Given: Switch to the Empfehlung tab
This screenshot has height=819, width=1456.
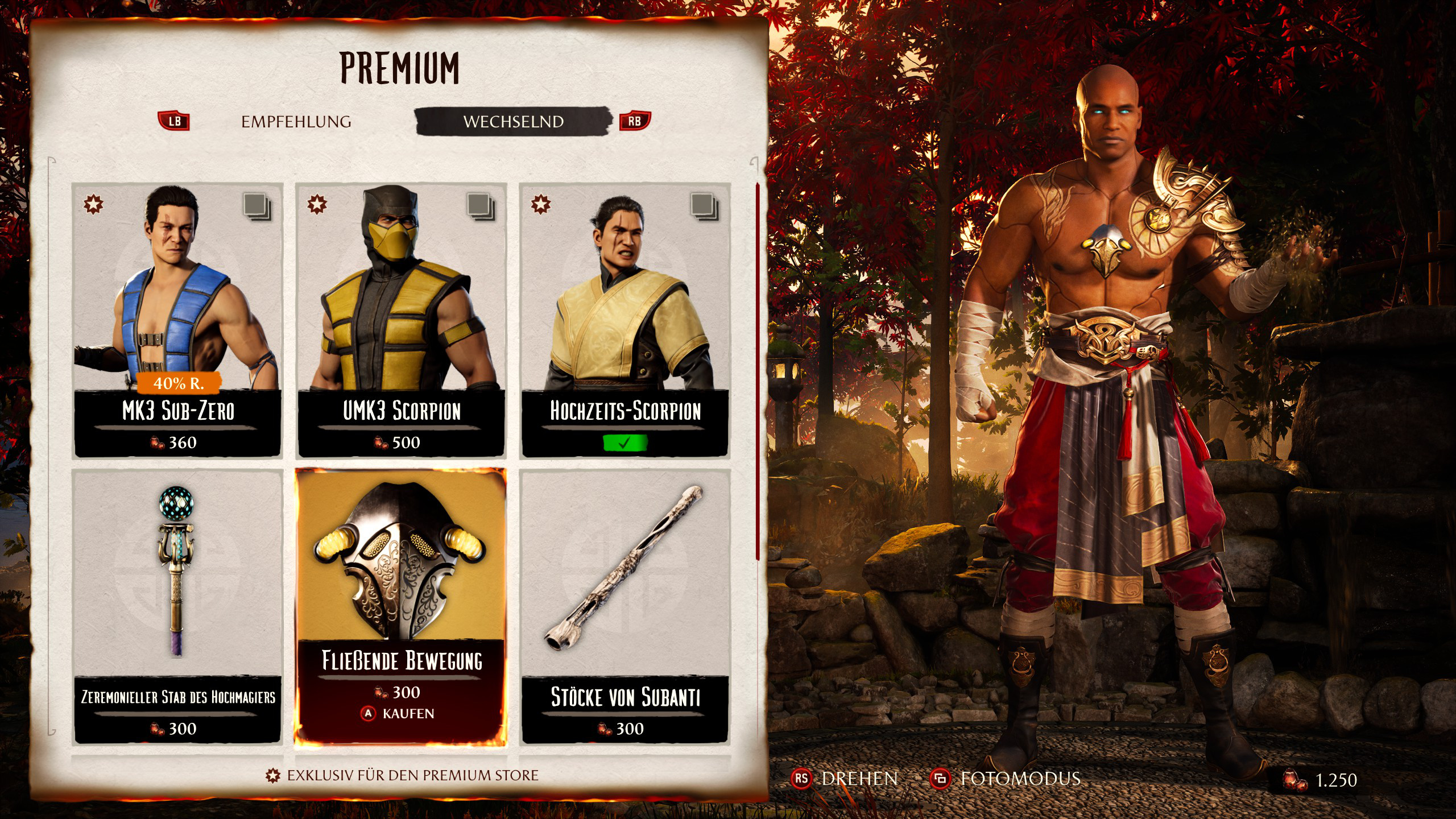Looking at the screenshot, I should (296, 122).
